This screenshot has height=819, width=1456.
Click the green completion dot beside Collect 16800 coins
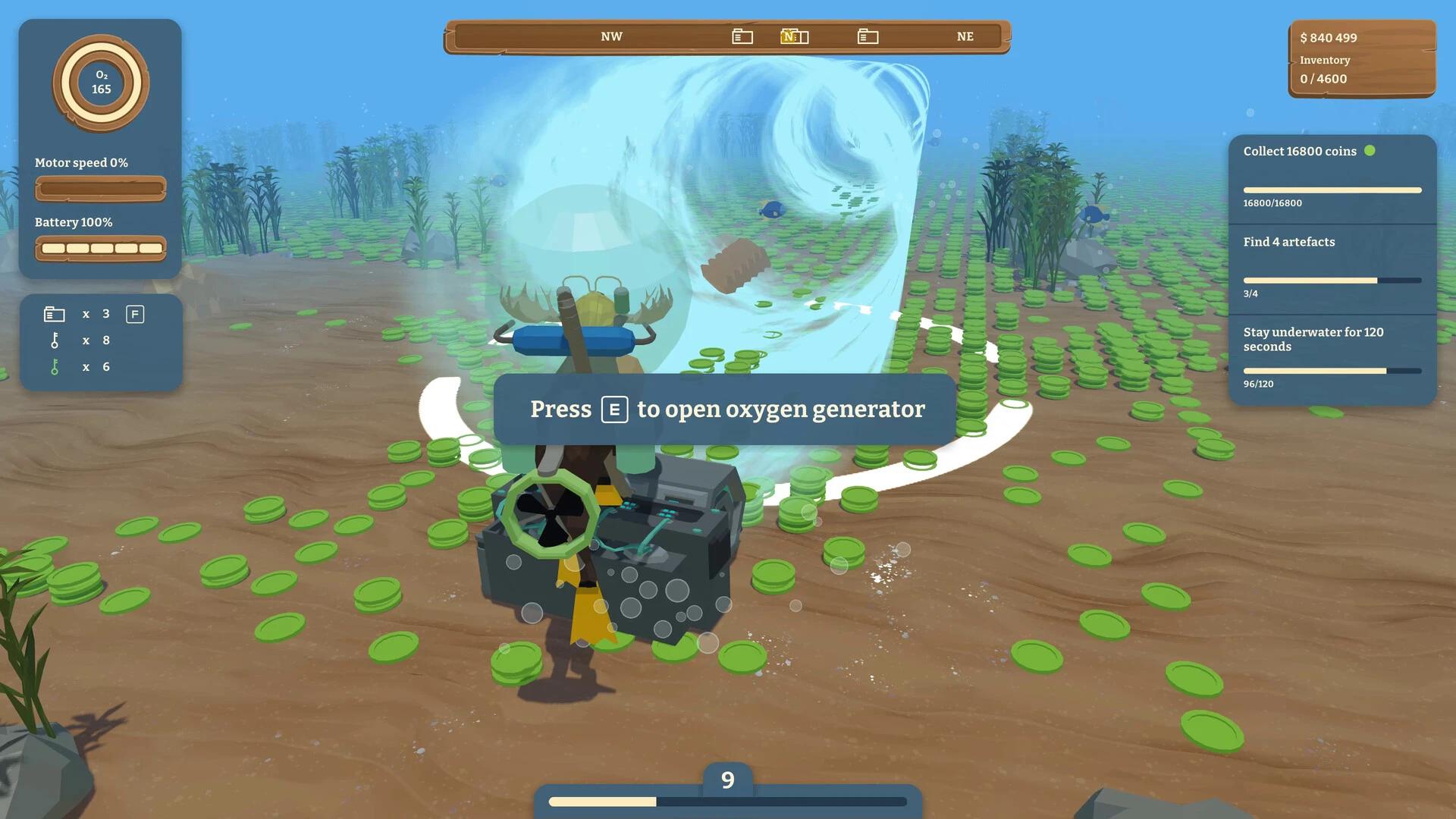[1370, 152]
